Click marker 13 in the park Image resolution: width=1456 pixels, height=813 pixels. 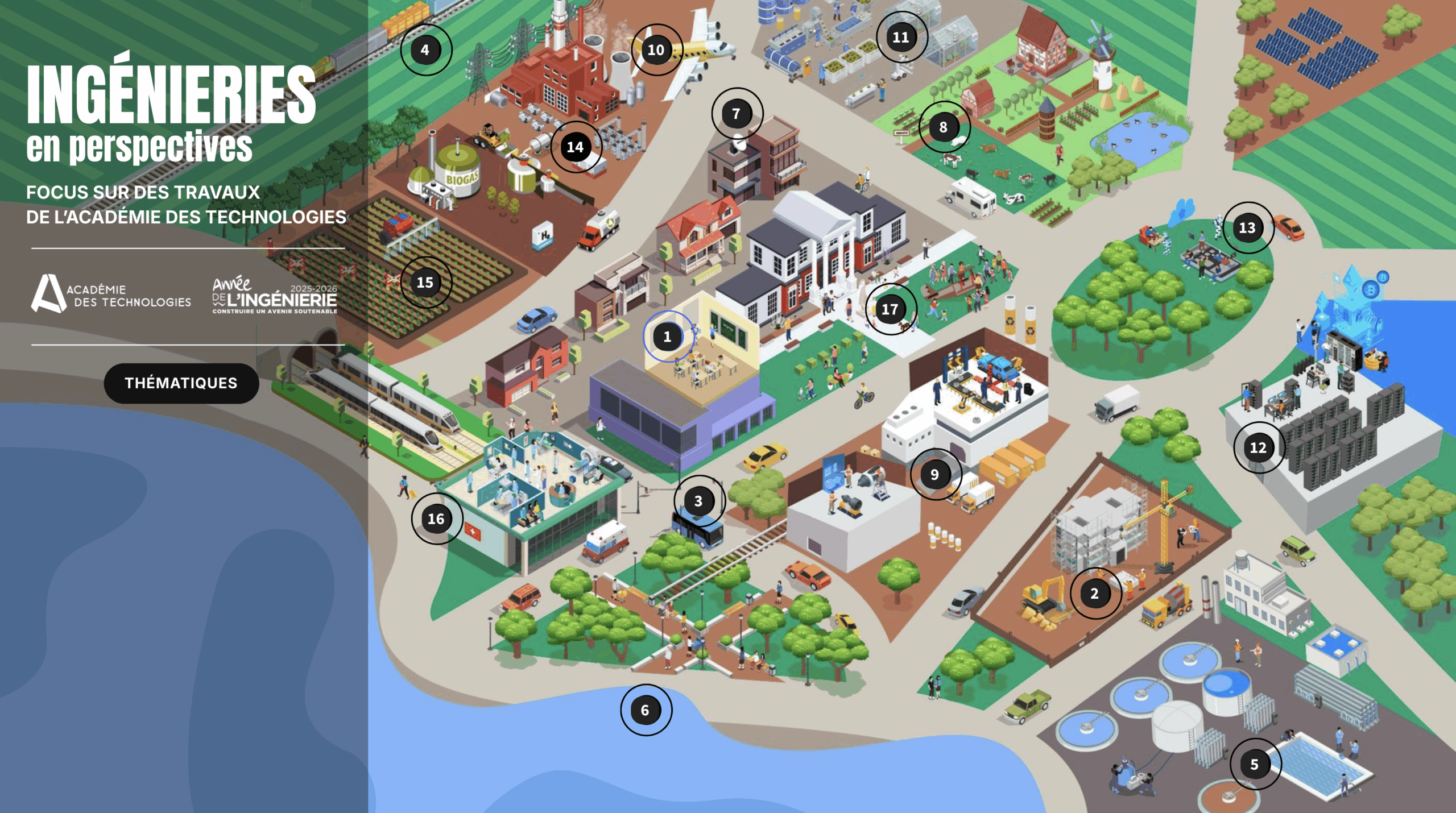(x=1247, y=228)
